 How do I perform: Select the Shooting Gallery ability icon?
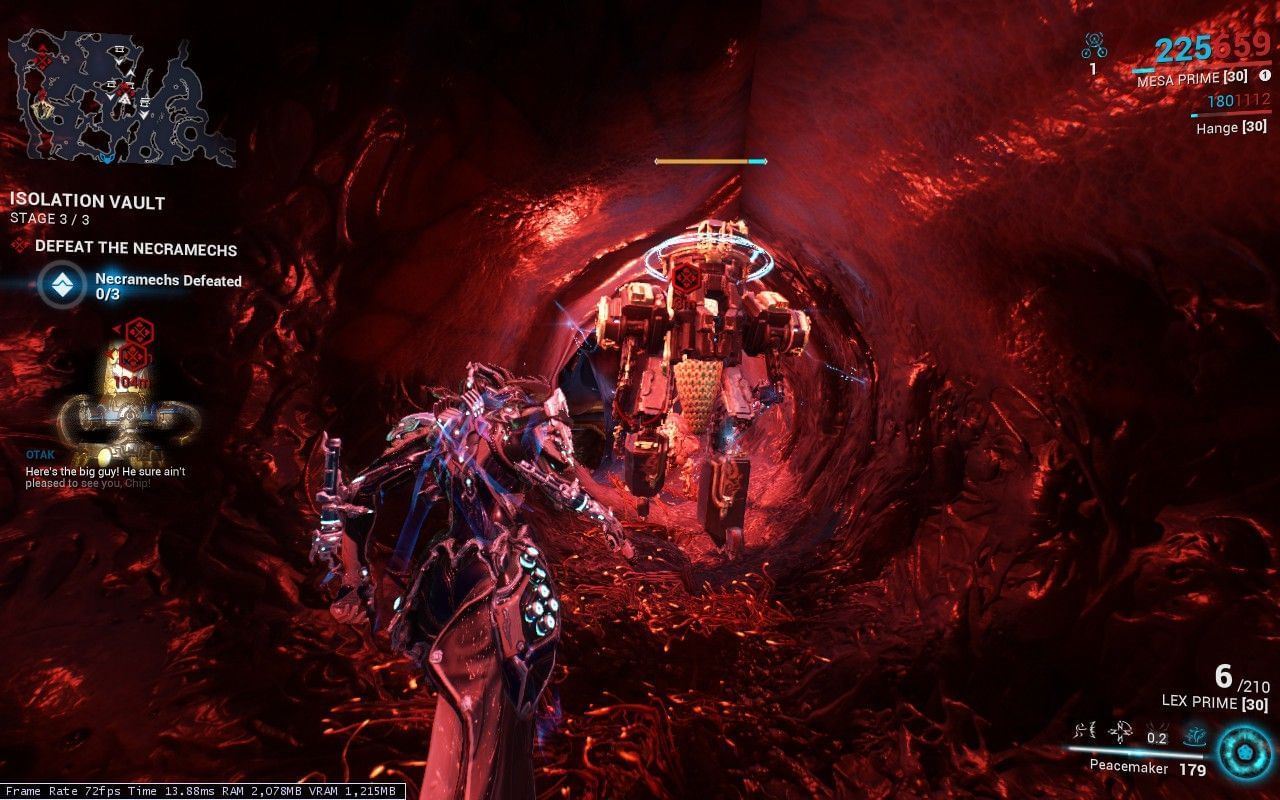[1121, 732]
